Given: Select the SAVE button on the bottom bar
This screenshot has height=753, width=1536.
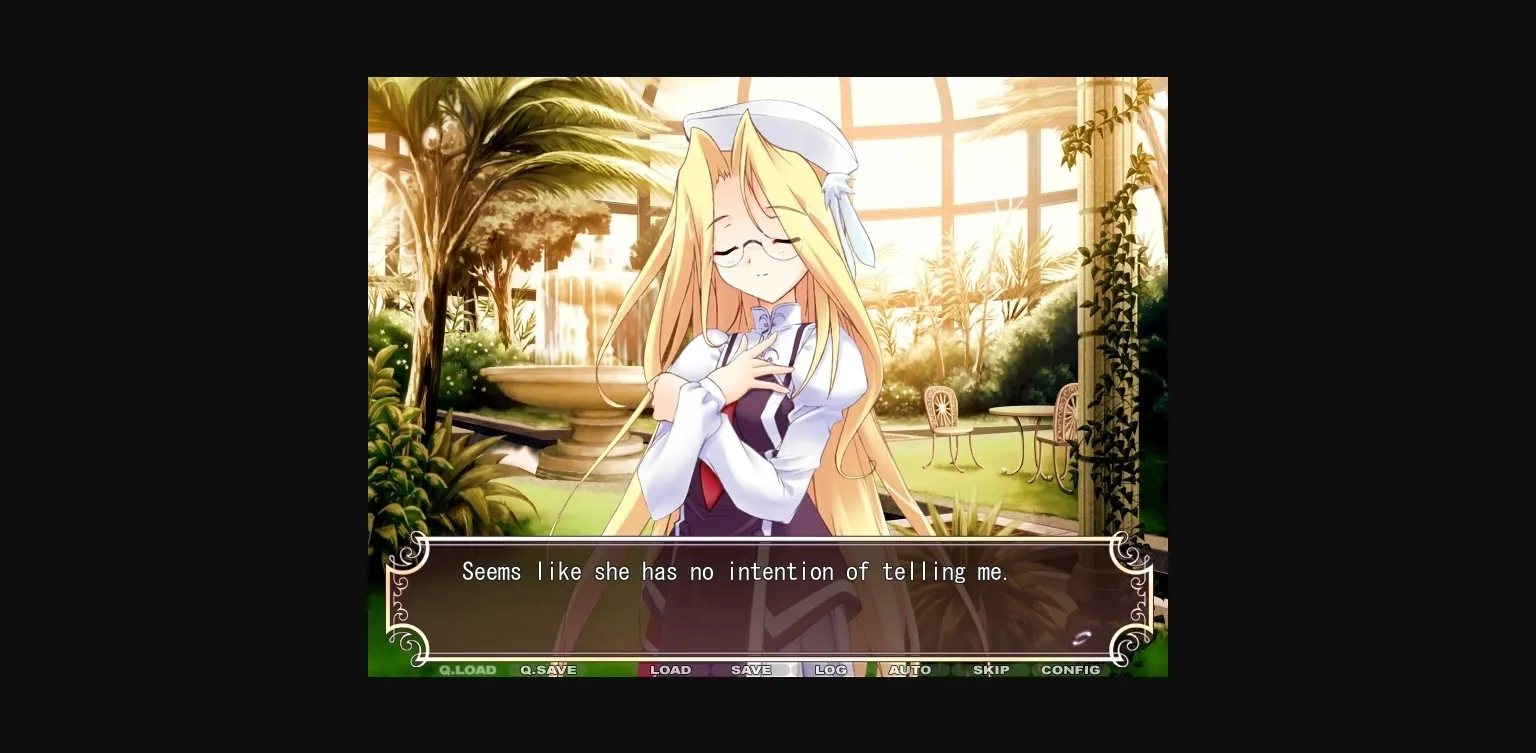Looking at the screenshot, I should 750,670.
